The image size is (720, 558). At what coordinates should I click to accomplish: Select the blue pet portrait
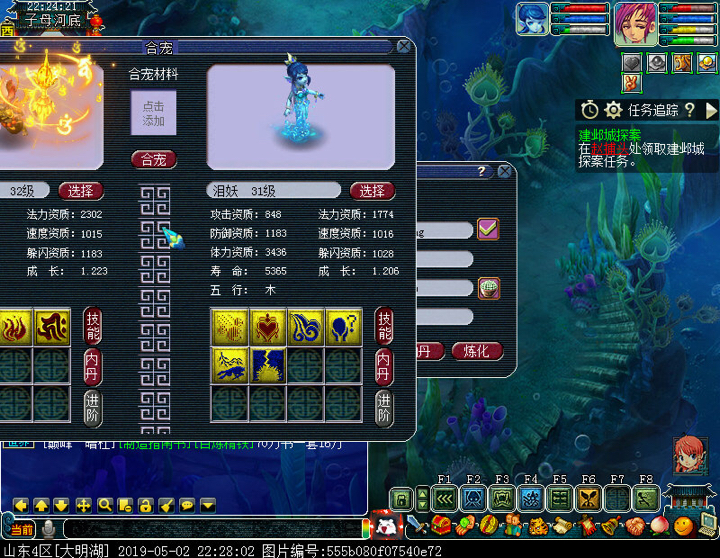pyautogui.click(x=533, y=20)
